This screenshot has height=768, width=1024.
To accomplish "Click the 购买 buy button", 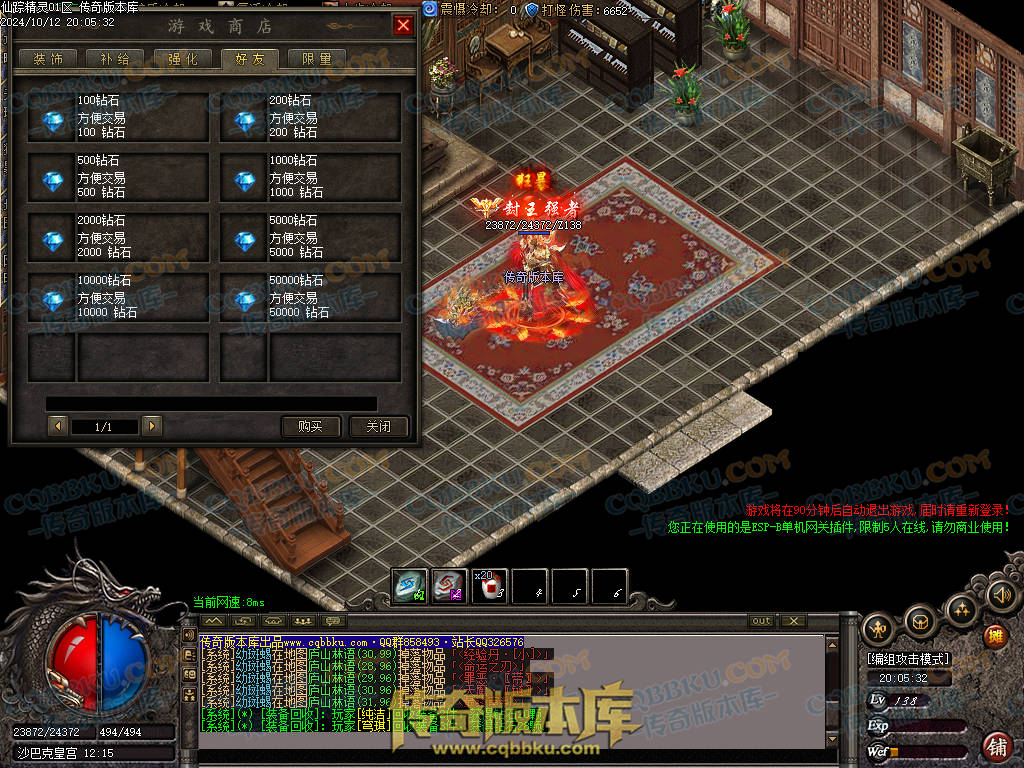I will (310, 427).
